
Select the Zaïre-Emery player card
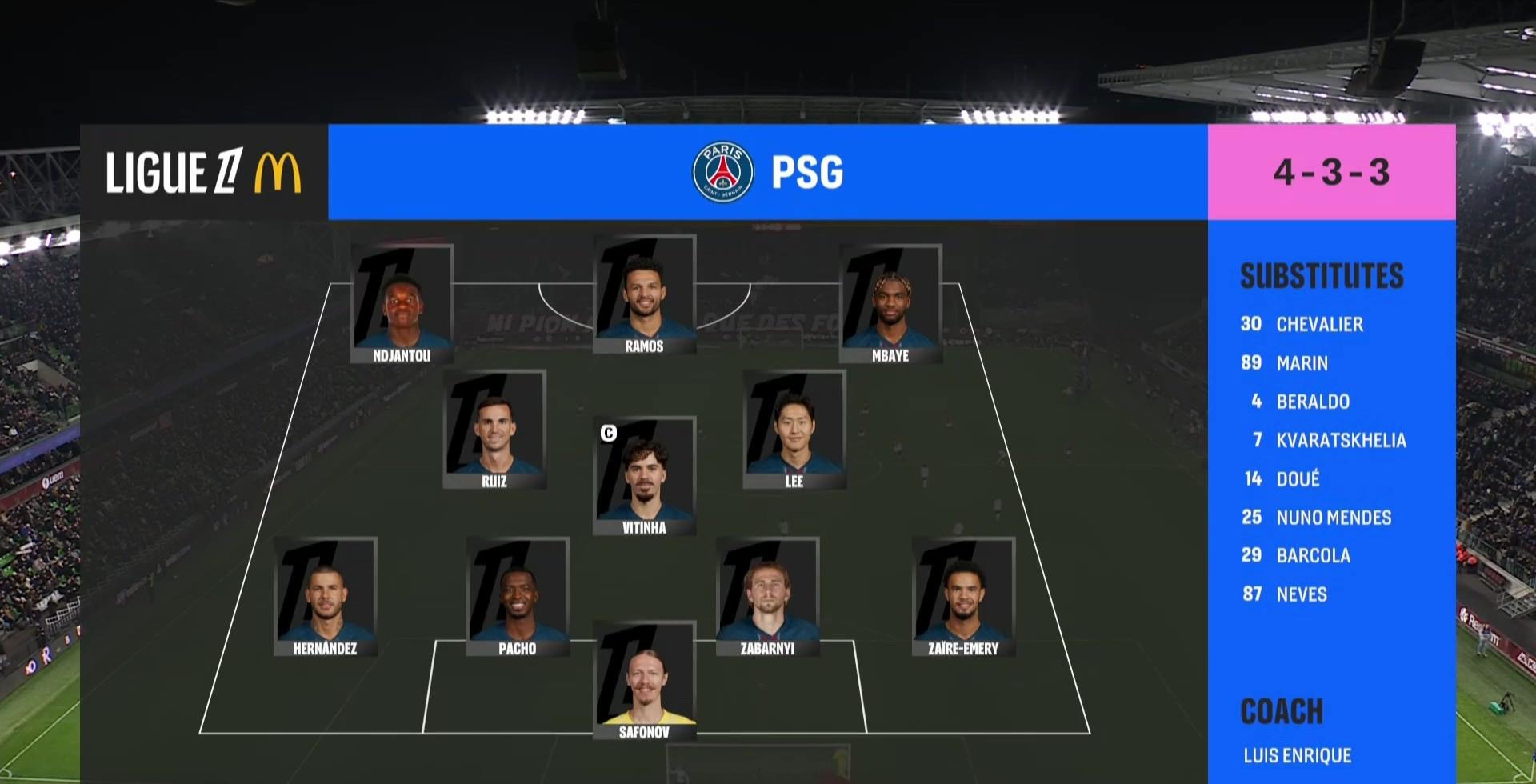click(x=963, y=597)
